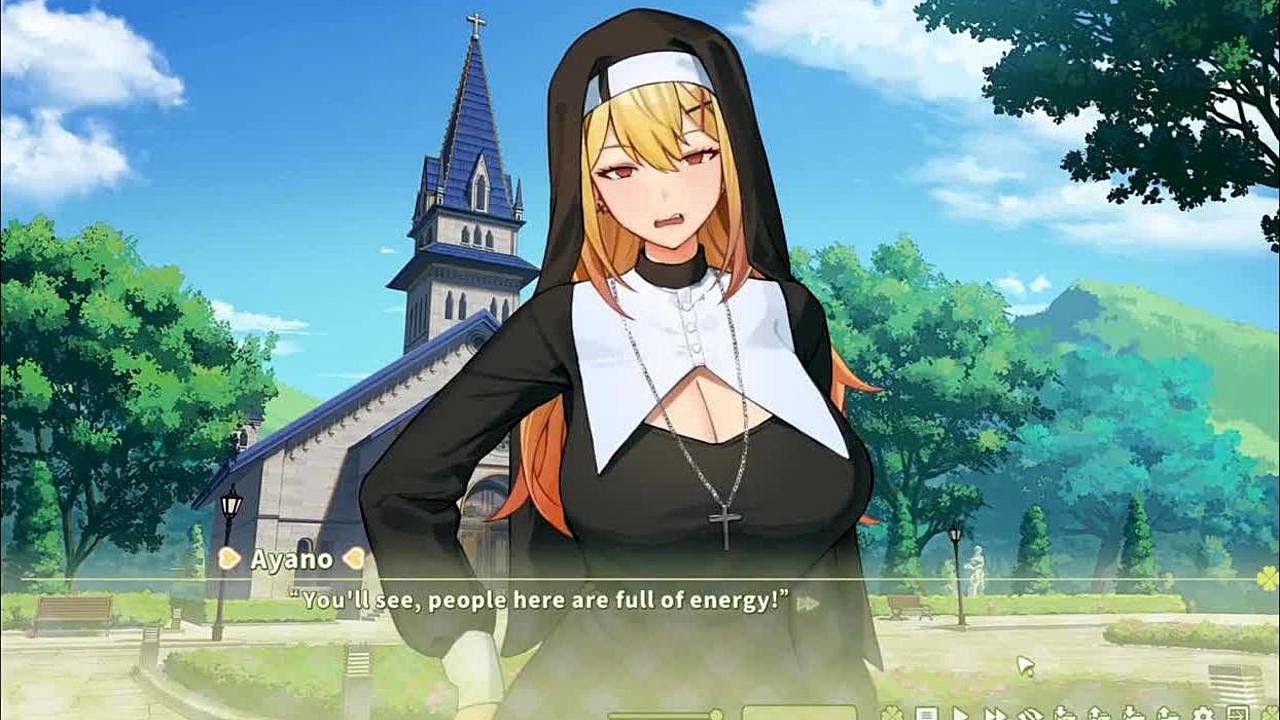Activate the double-triangle skip button
The height and width of the screenshot is (720, 1280).
(995, 714)
